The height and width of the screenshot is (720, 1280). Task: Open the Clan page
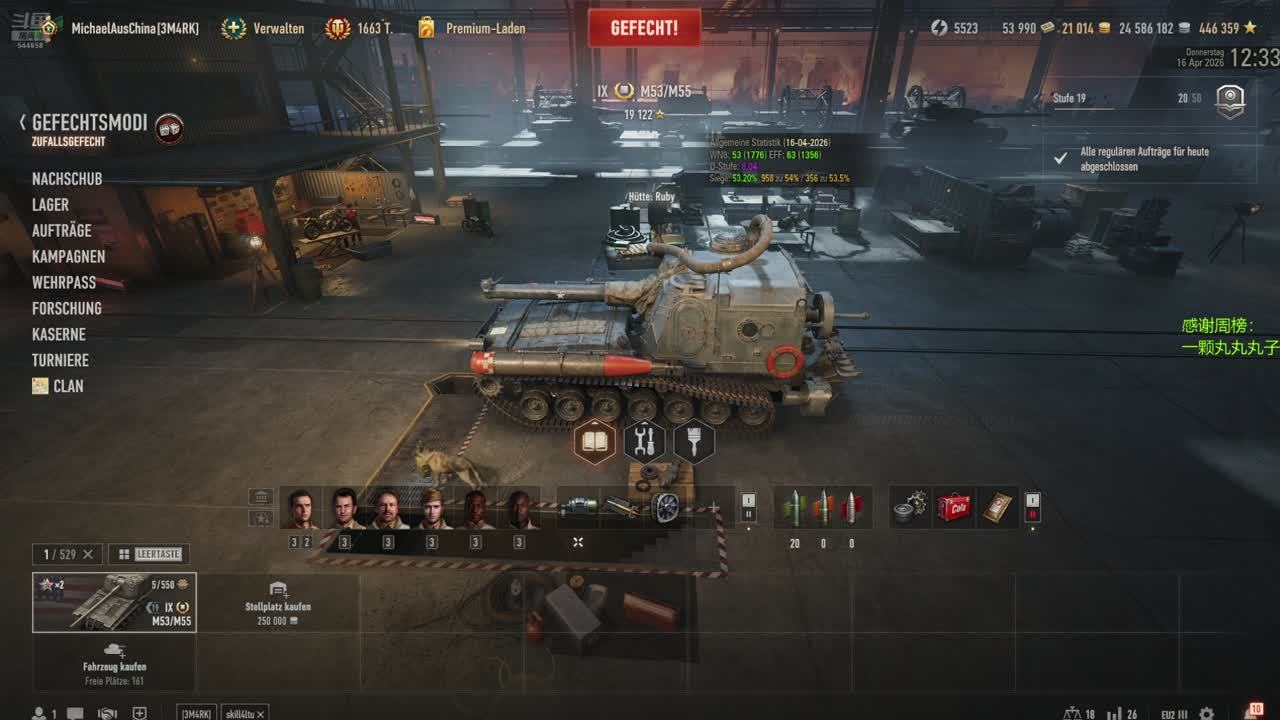click(68, 387)
